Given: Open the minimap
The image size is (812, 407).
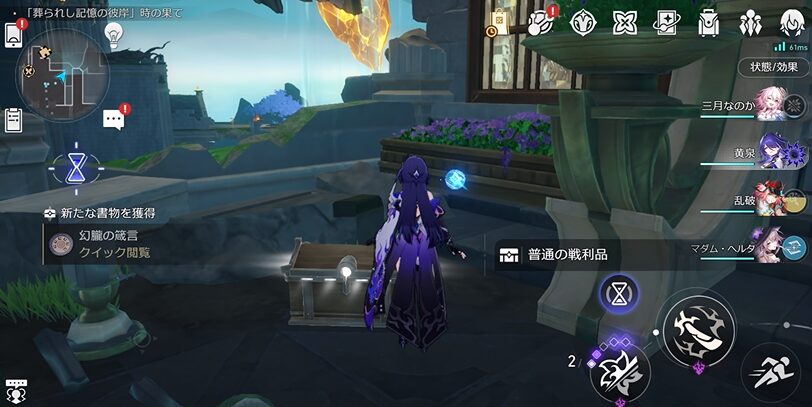Looking at the screenshot, I should click(x=62, y=72).
